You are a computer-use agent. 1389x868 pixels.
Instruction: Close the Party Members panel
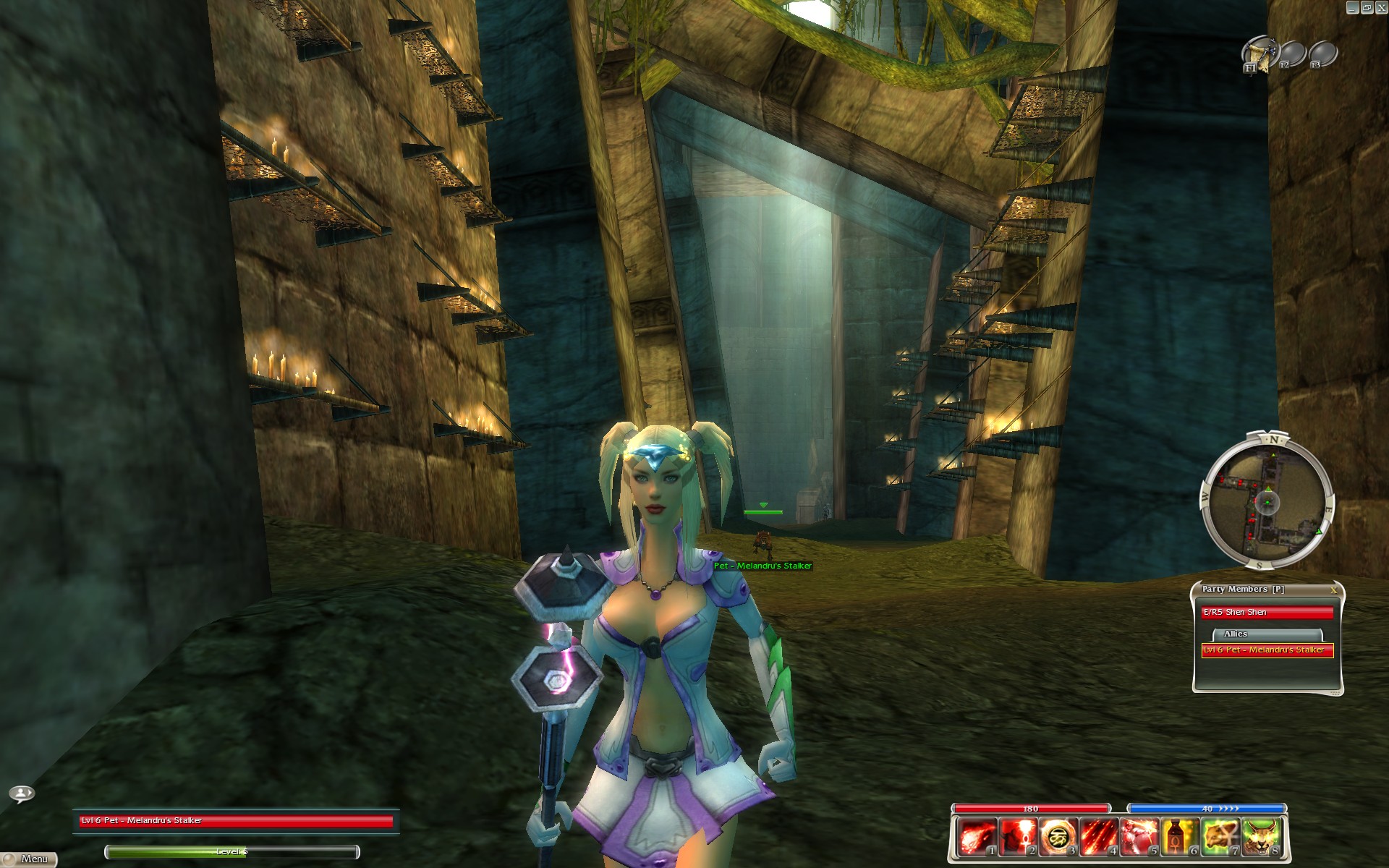1333,590
